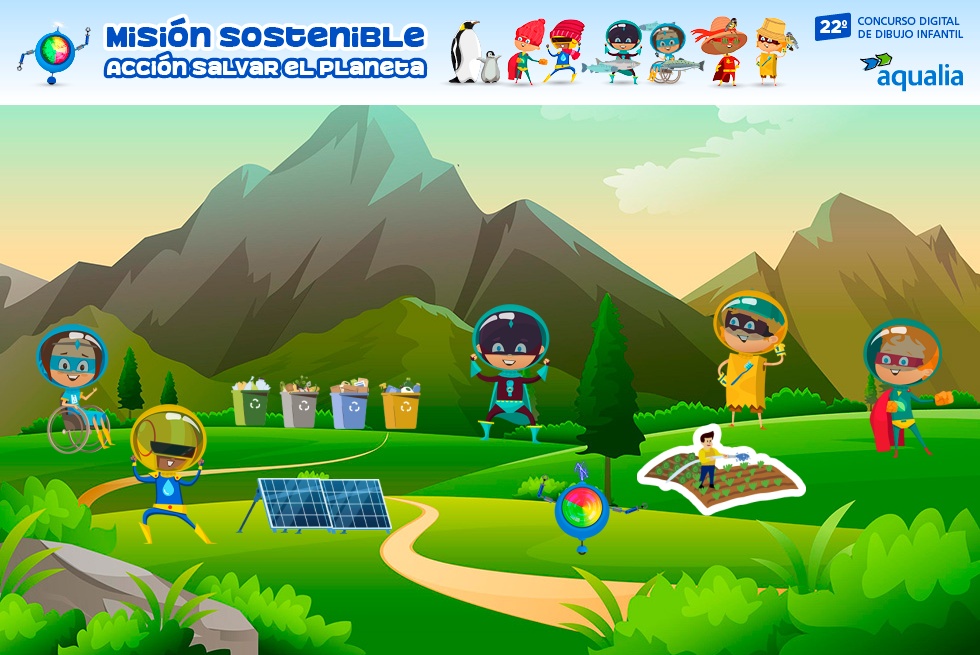Select the red-caped hero in the scene
The width and height of the screenshot is (980, 655).
tap(902, 387)
